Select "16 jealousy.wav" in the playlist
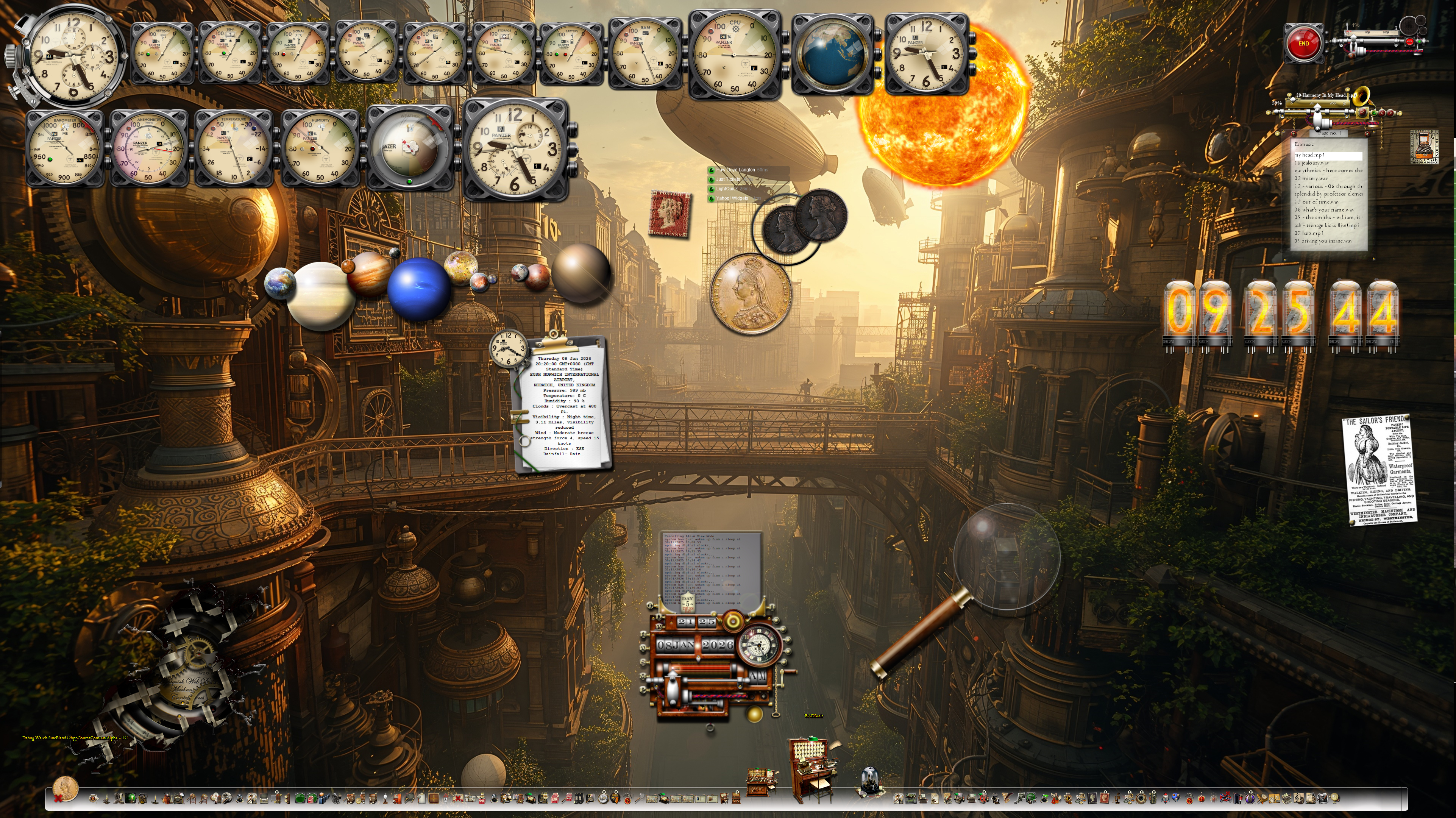 (1312, 163)
